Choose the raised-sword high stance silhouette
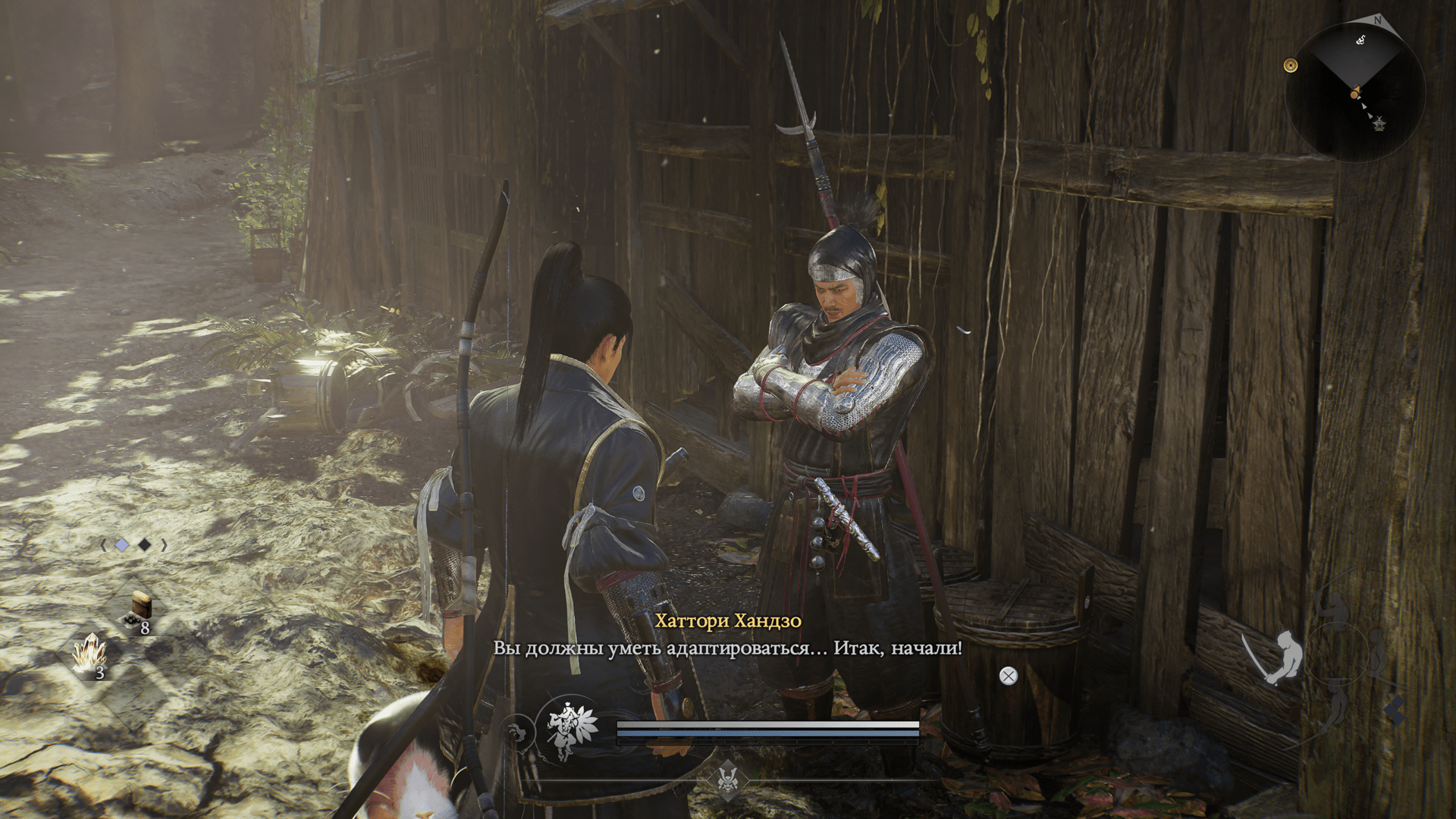Image resolution: width=1456 pixels, height=819 pixels. (x=1333, y=608)
